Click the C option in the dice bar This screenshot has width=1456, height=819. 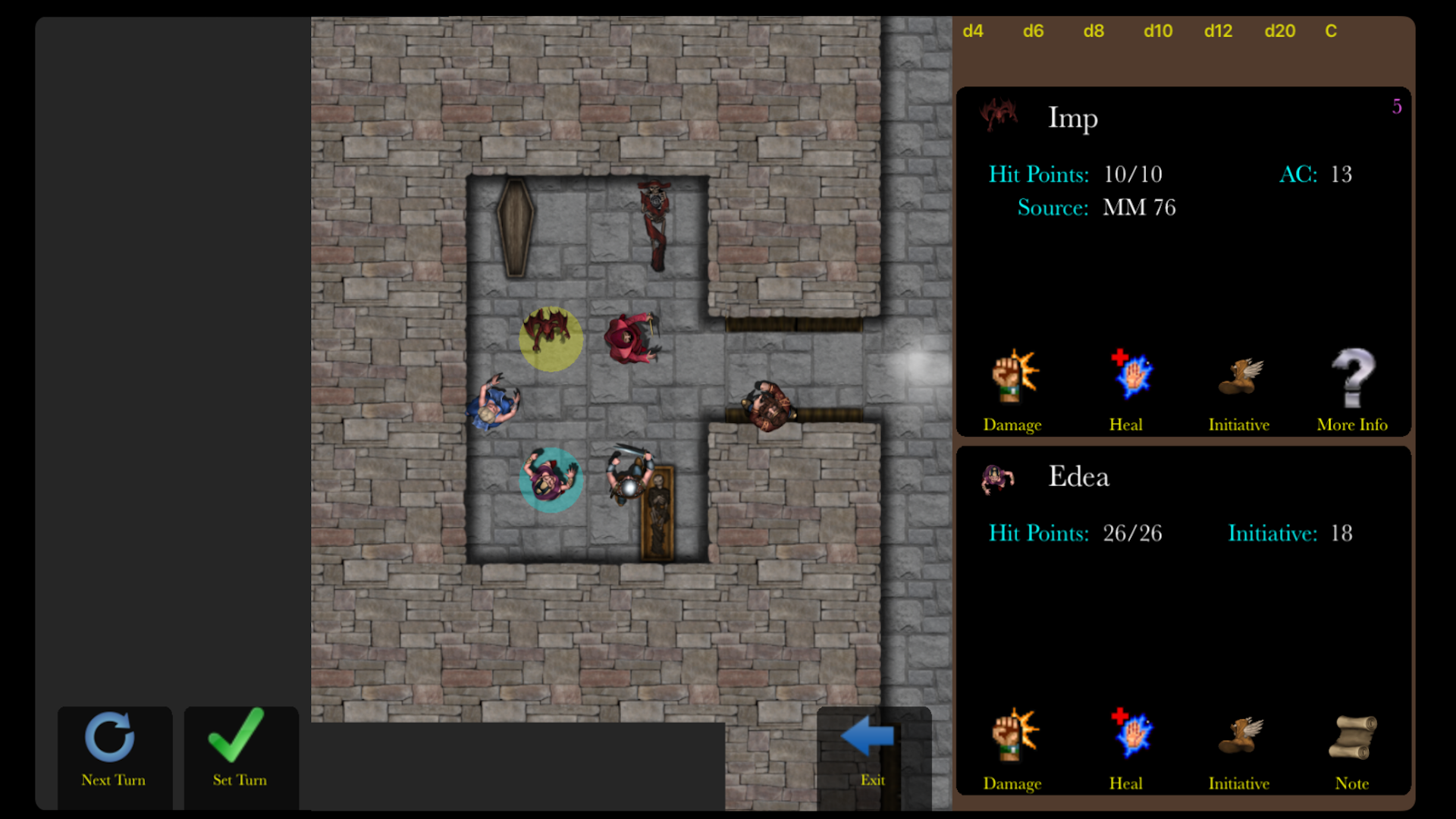(x=1330, y=31)
